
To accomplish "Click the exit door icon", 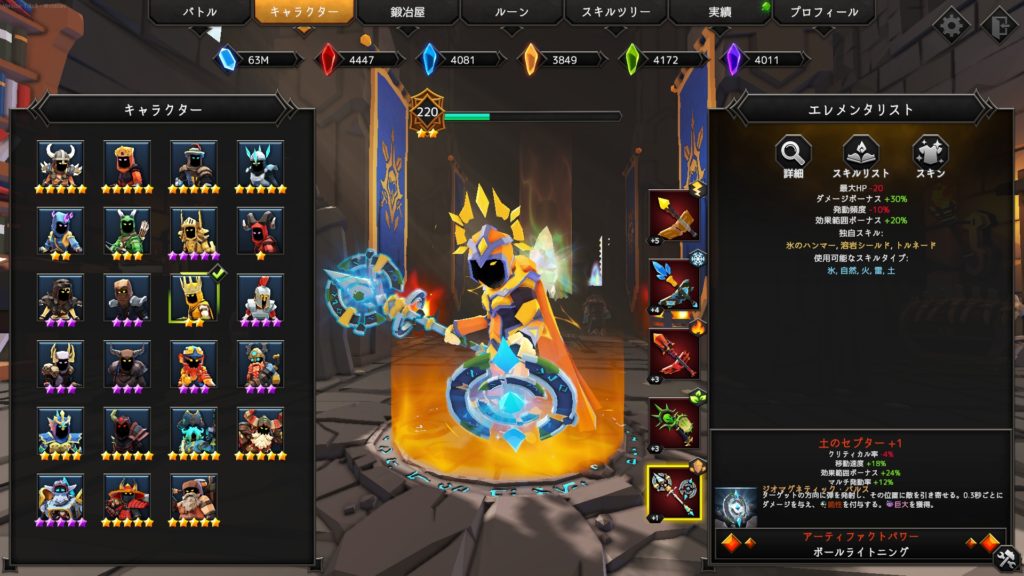I will 997,24.
